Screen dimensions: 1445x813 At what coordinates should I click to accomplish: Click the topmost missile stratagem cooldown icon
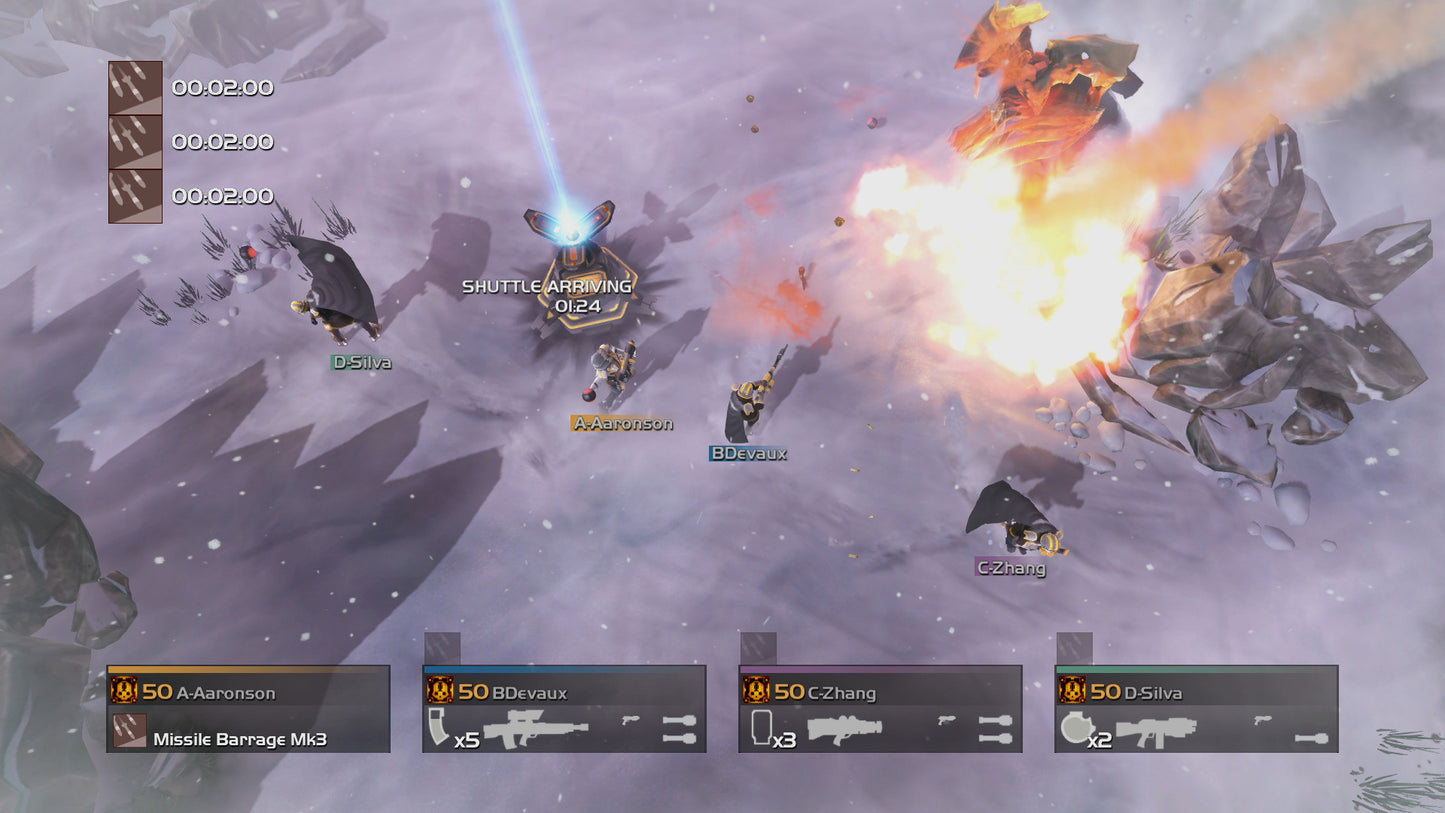pos(134,86)
